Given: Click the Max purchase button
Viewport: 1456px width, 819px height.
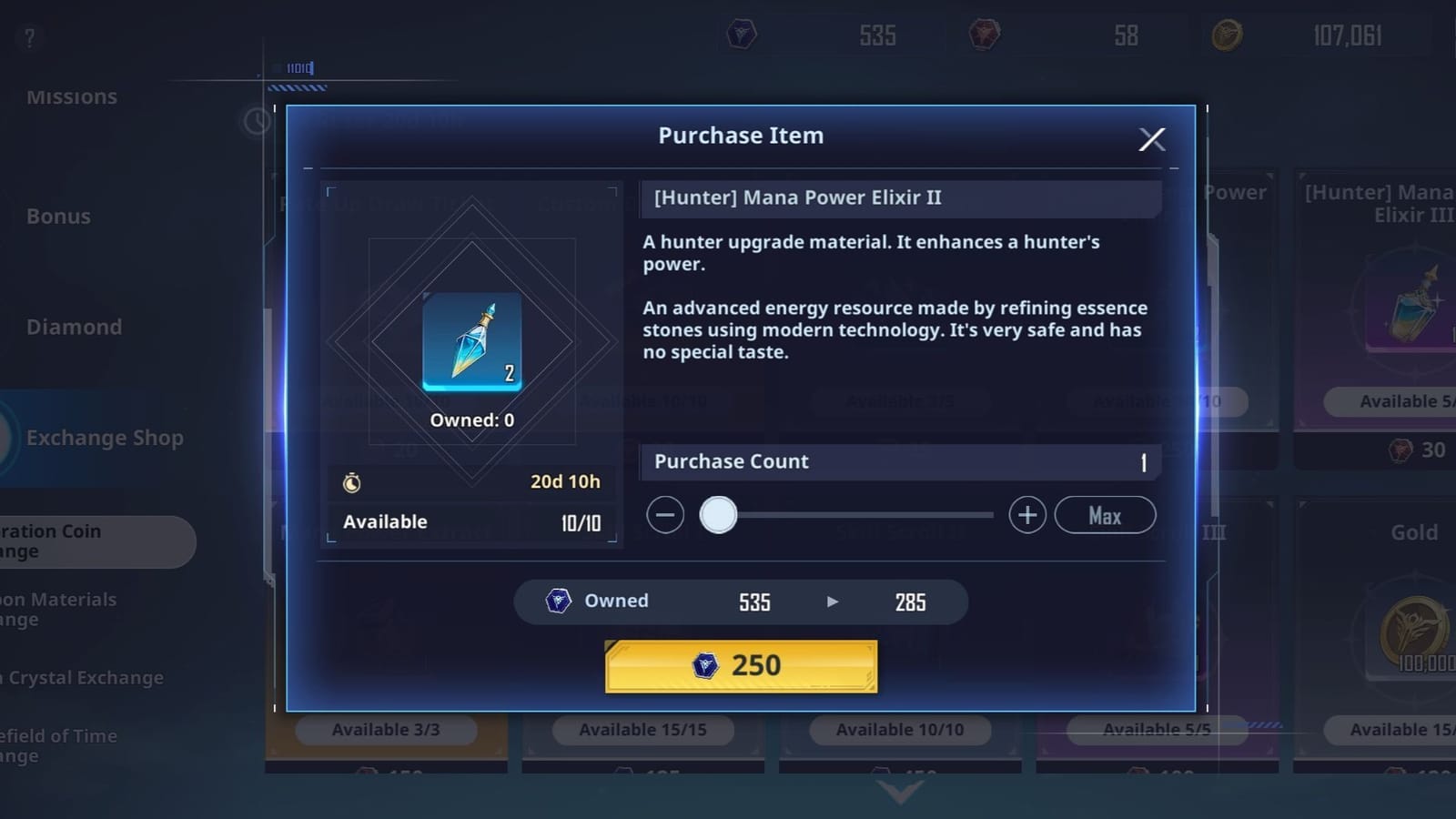Looking at the screenshot, I should point(1105,515).
